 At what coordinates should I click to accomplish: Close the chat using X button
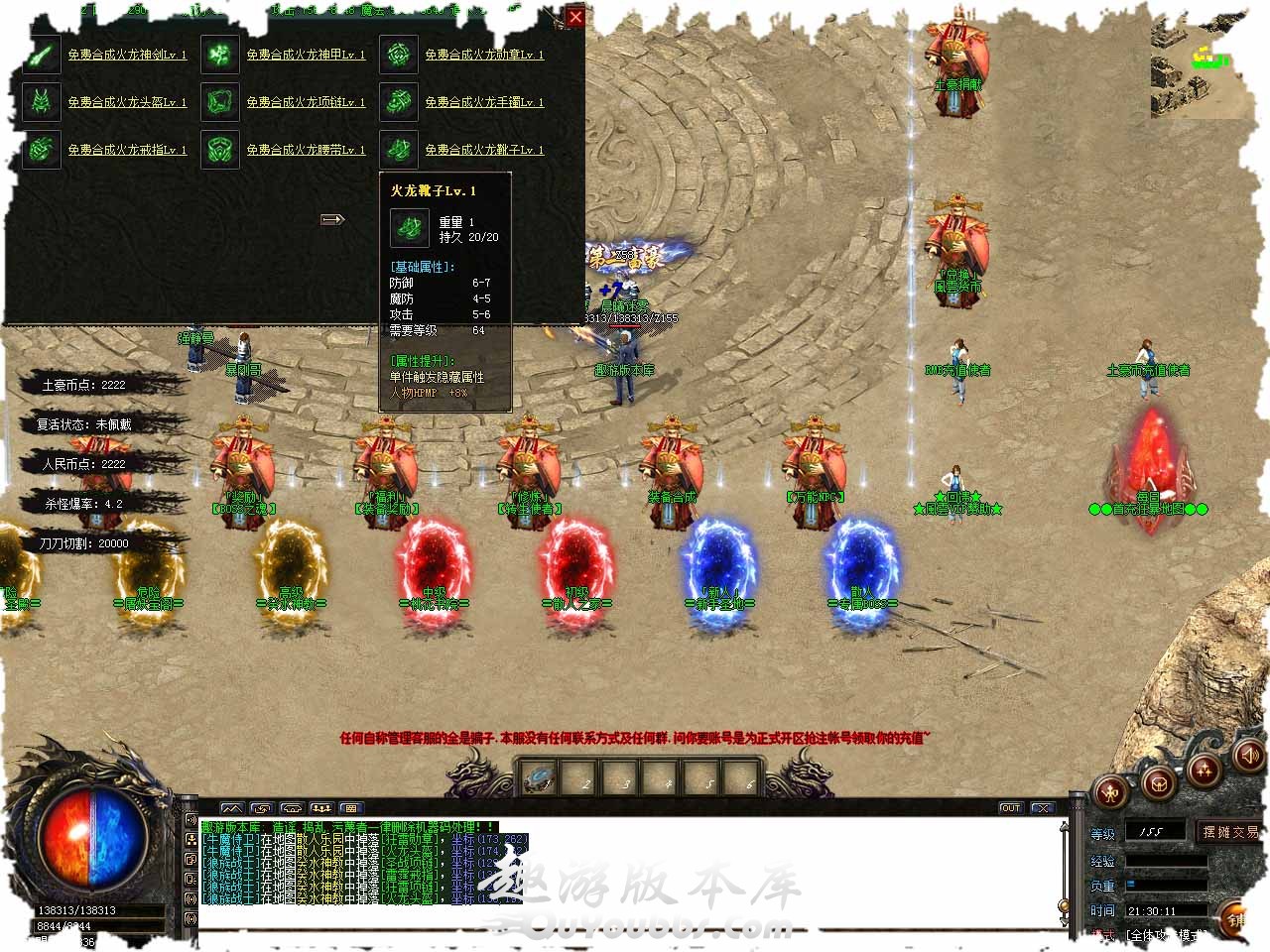coord(1042,808)
